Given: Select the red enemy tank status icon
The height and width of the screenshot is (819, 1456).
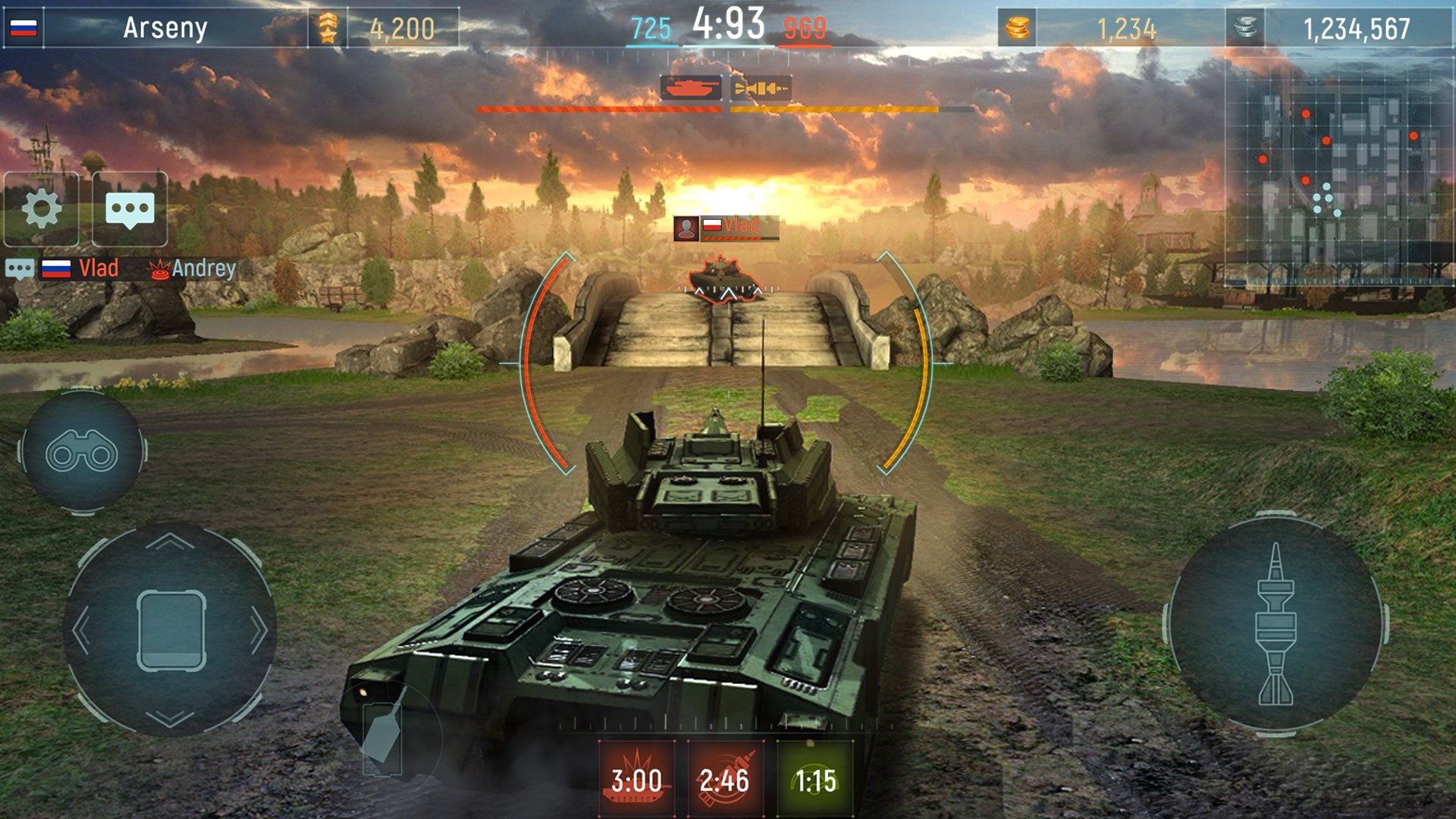Looking at the screenshot, I should tap(692, 89).
